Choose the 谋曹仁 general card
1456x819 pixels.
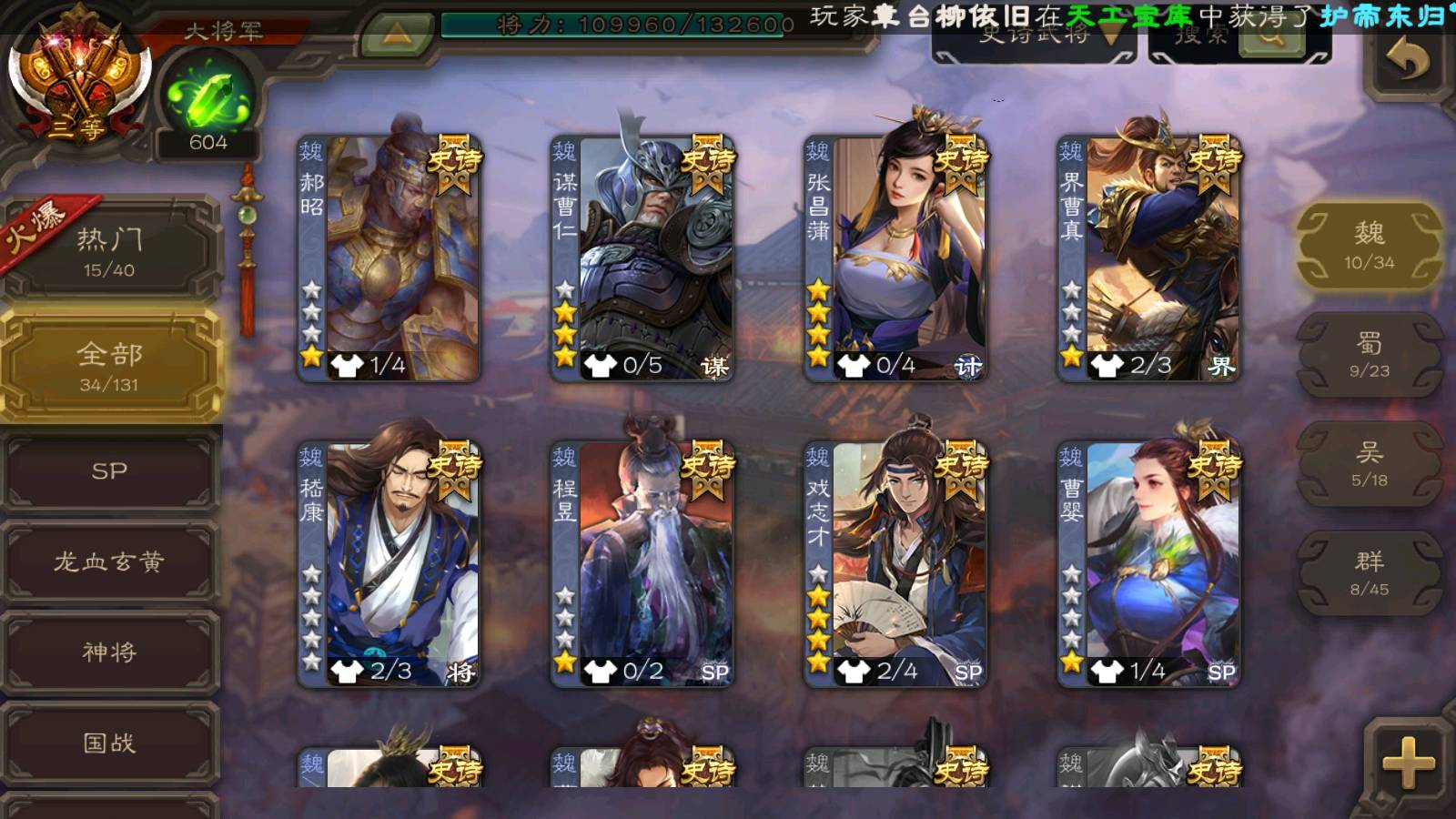642,258
